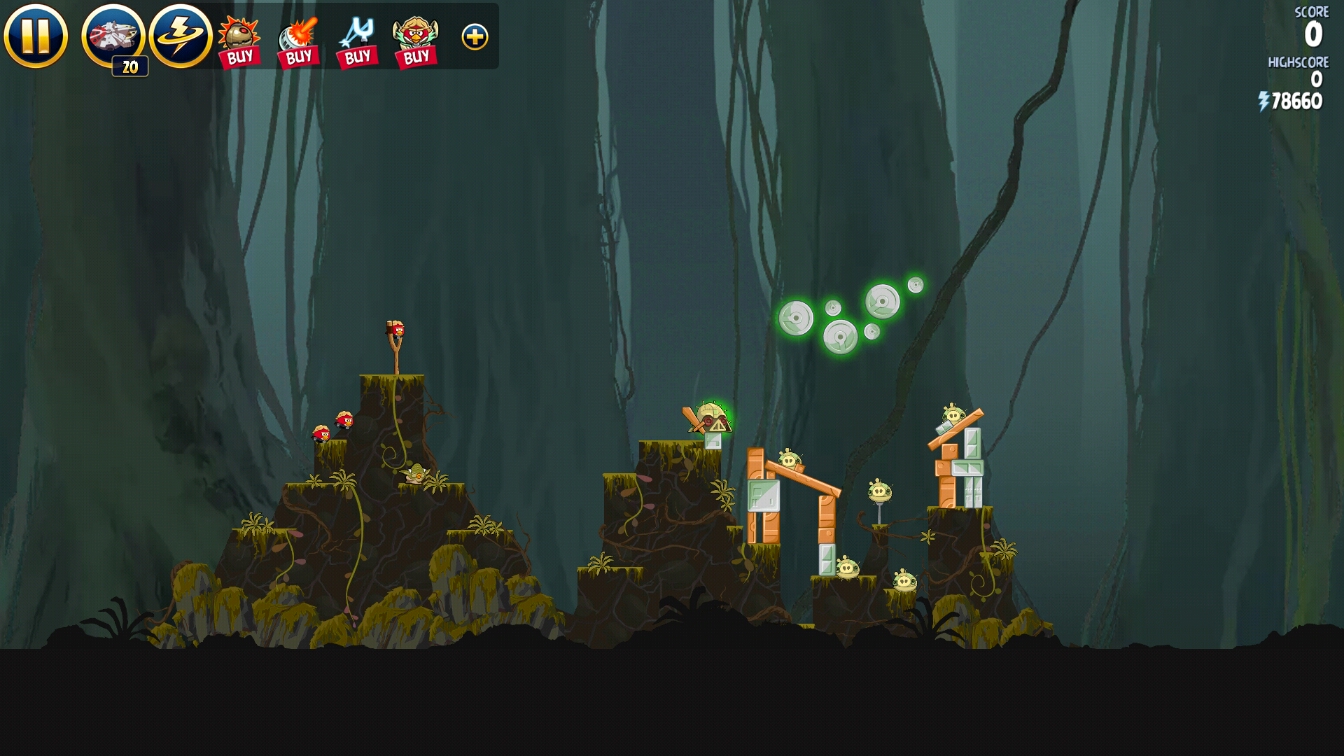The height and width of the screenshot is (756, 1344).
Task: Buy the blaster droid power-up
Action: coord(298,40)
